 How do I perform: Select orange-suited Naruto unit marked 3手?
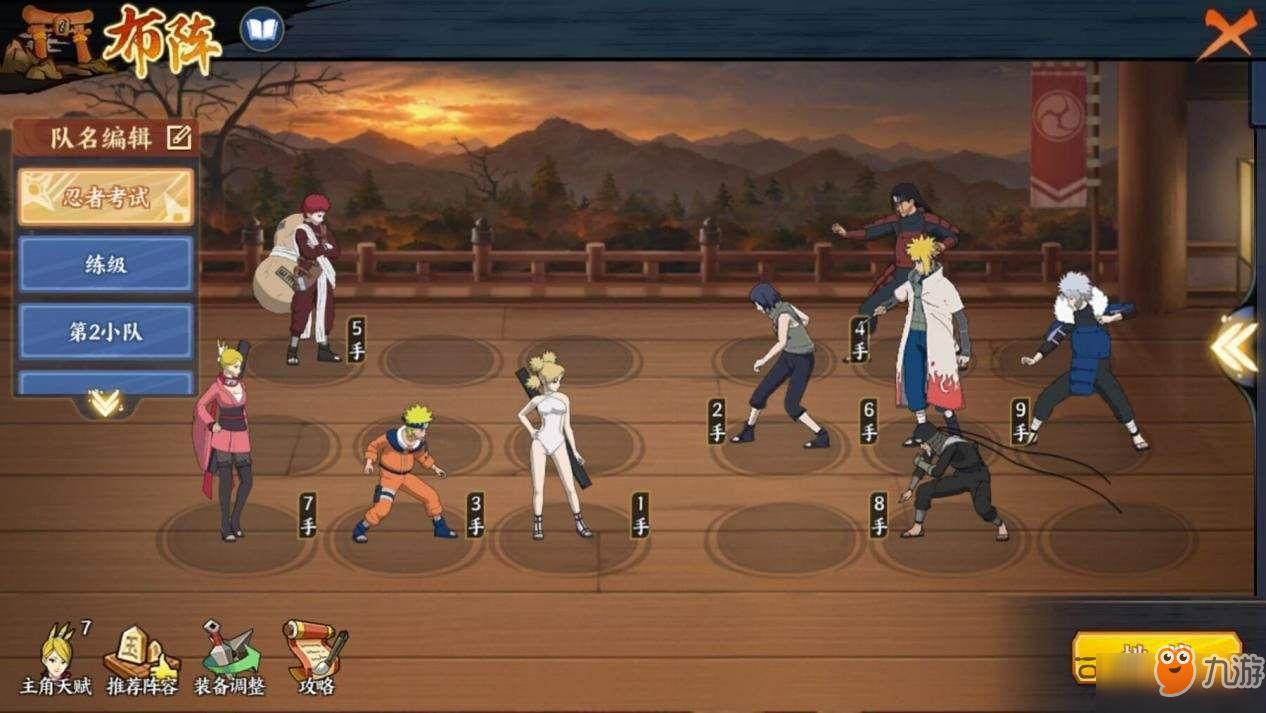[403, 472]
